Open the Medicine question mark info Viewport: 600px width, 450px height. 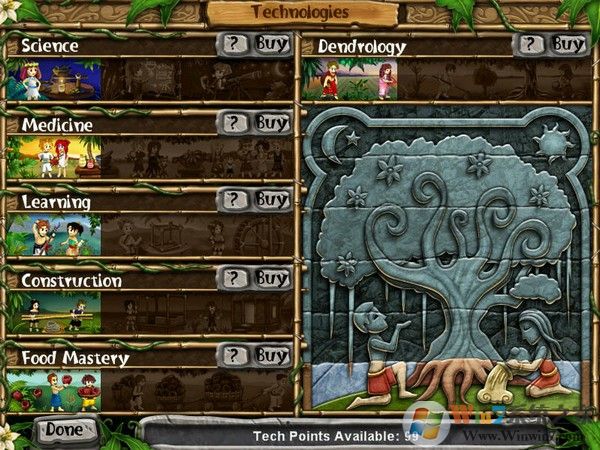(x=233, y=123)
